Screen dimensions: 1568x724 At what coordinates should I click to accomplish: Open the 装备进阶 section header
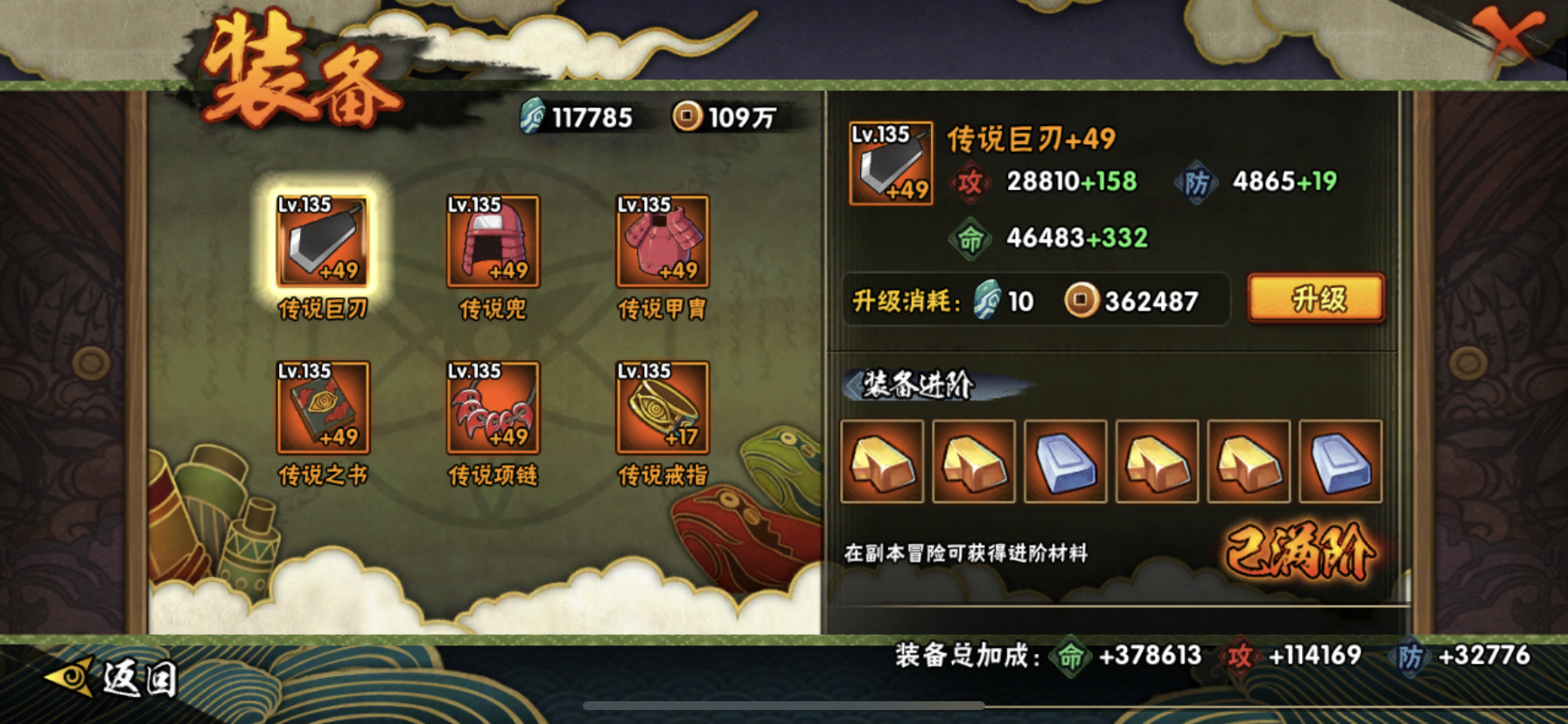pyautogui.click(x=914, y=387)
